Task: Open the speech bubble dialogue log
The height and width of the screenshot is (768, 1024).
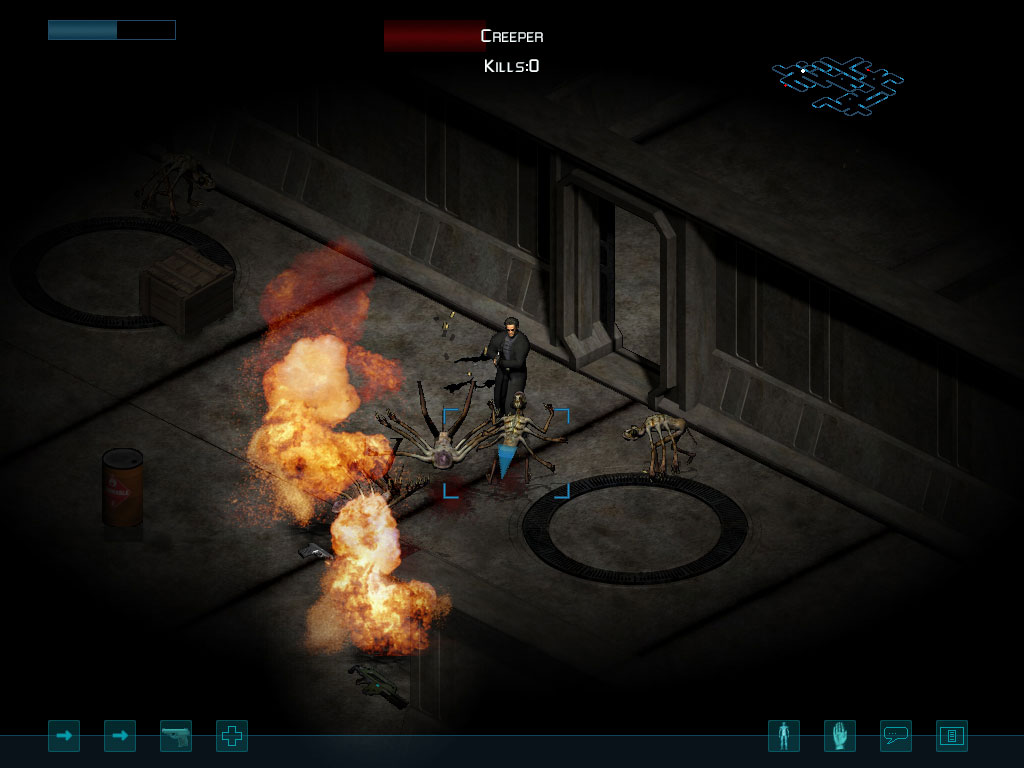Action: (896, 737)
